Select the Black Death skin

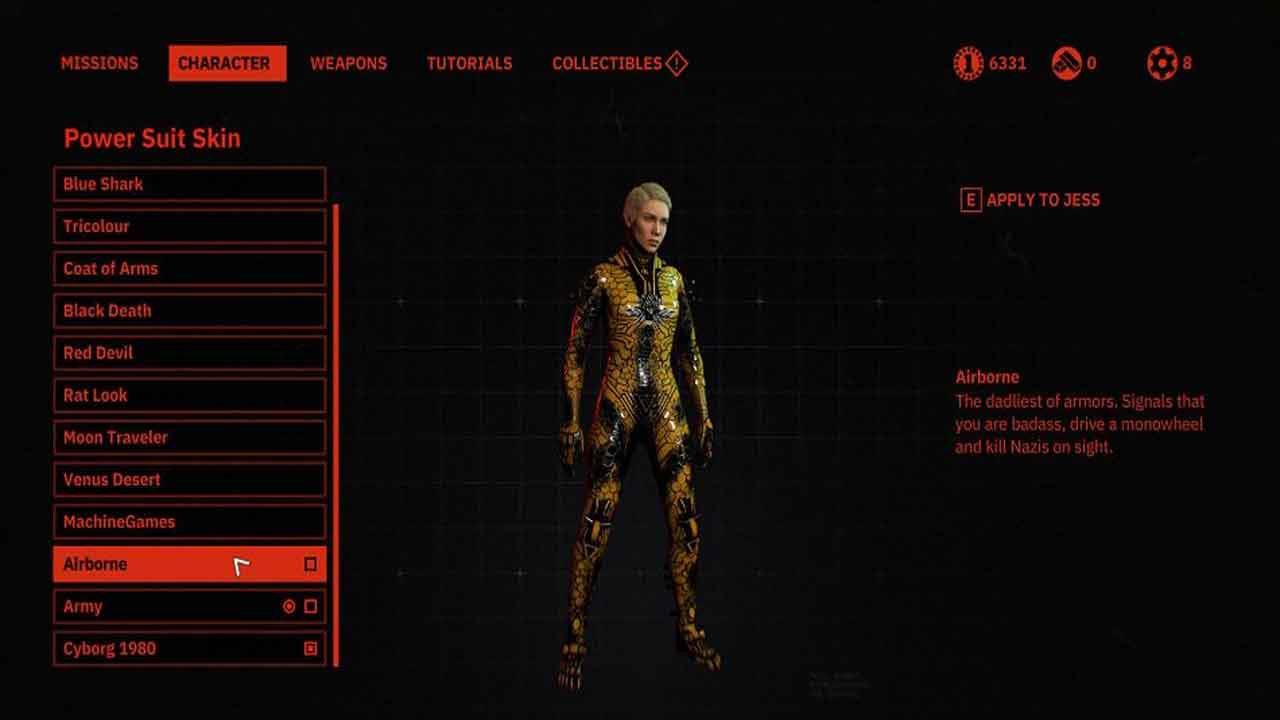pyautogui.click(x=189, y=310)
